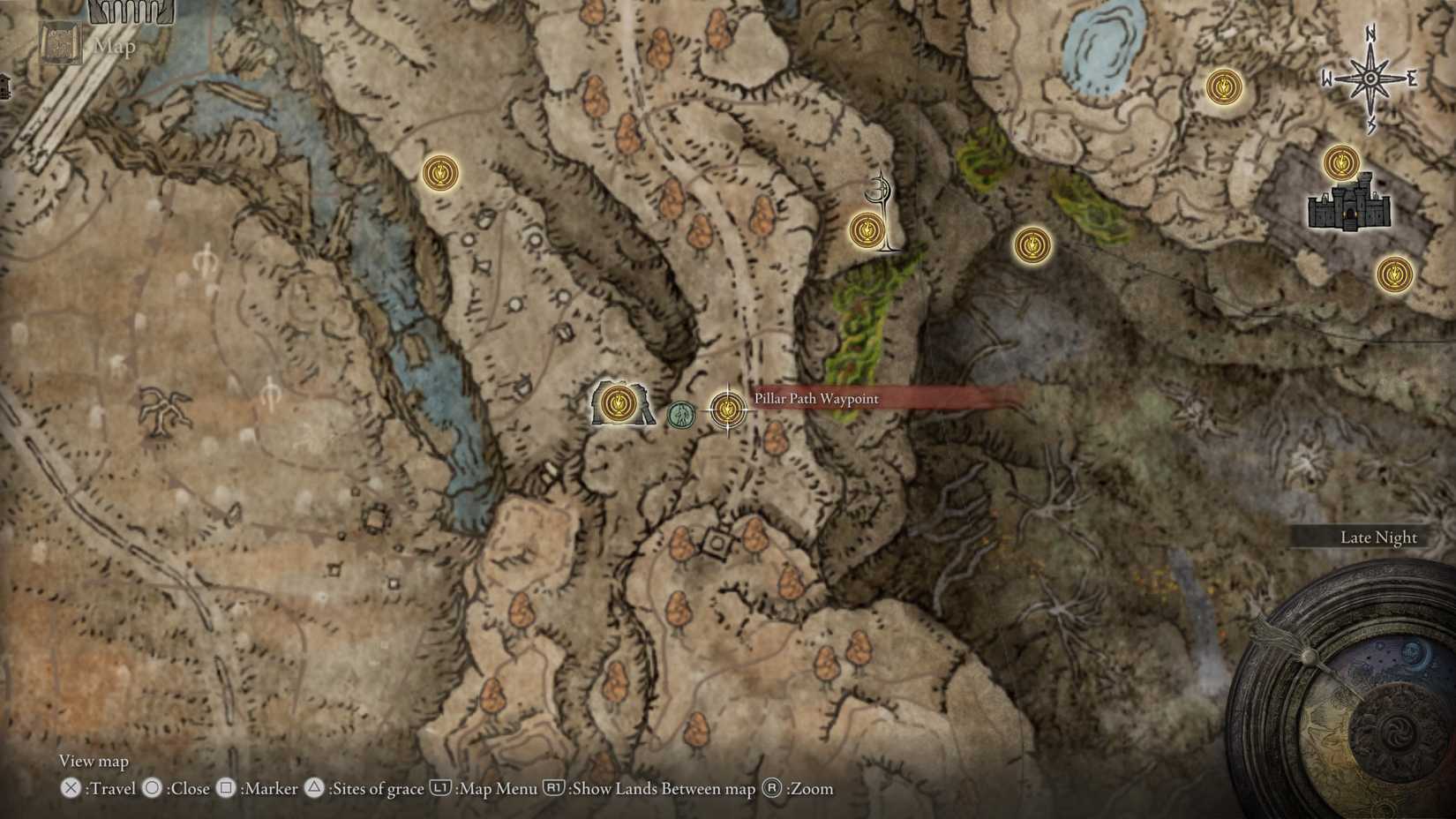This screenshot has height=819, width=1456.
Task: Click the compass rose at top right
Action: tap(1370, 79)
